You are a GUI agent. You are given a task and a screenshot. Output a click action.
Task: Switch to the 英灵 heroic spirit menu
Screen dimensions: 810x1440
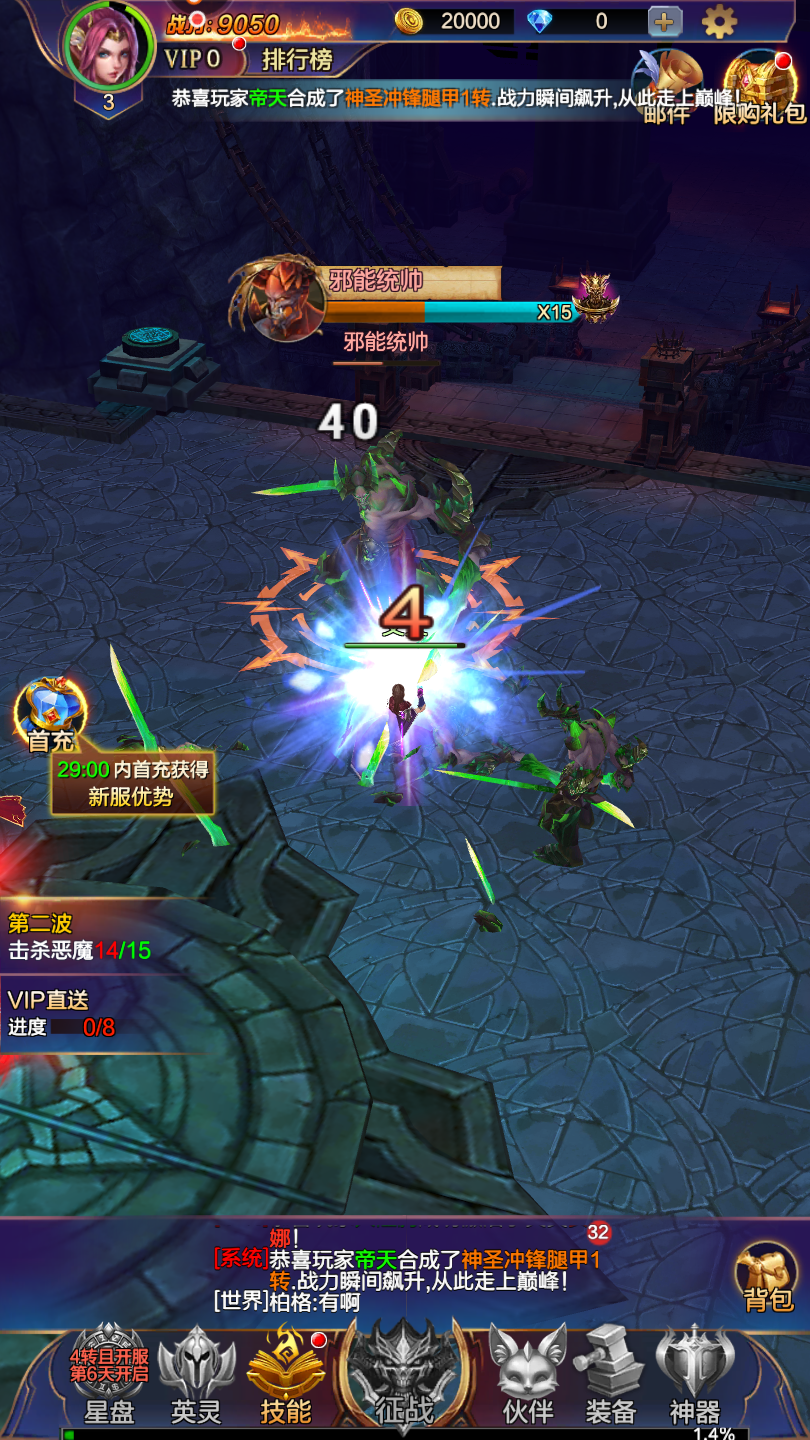[197, 1372]
